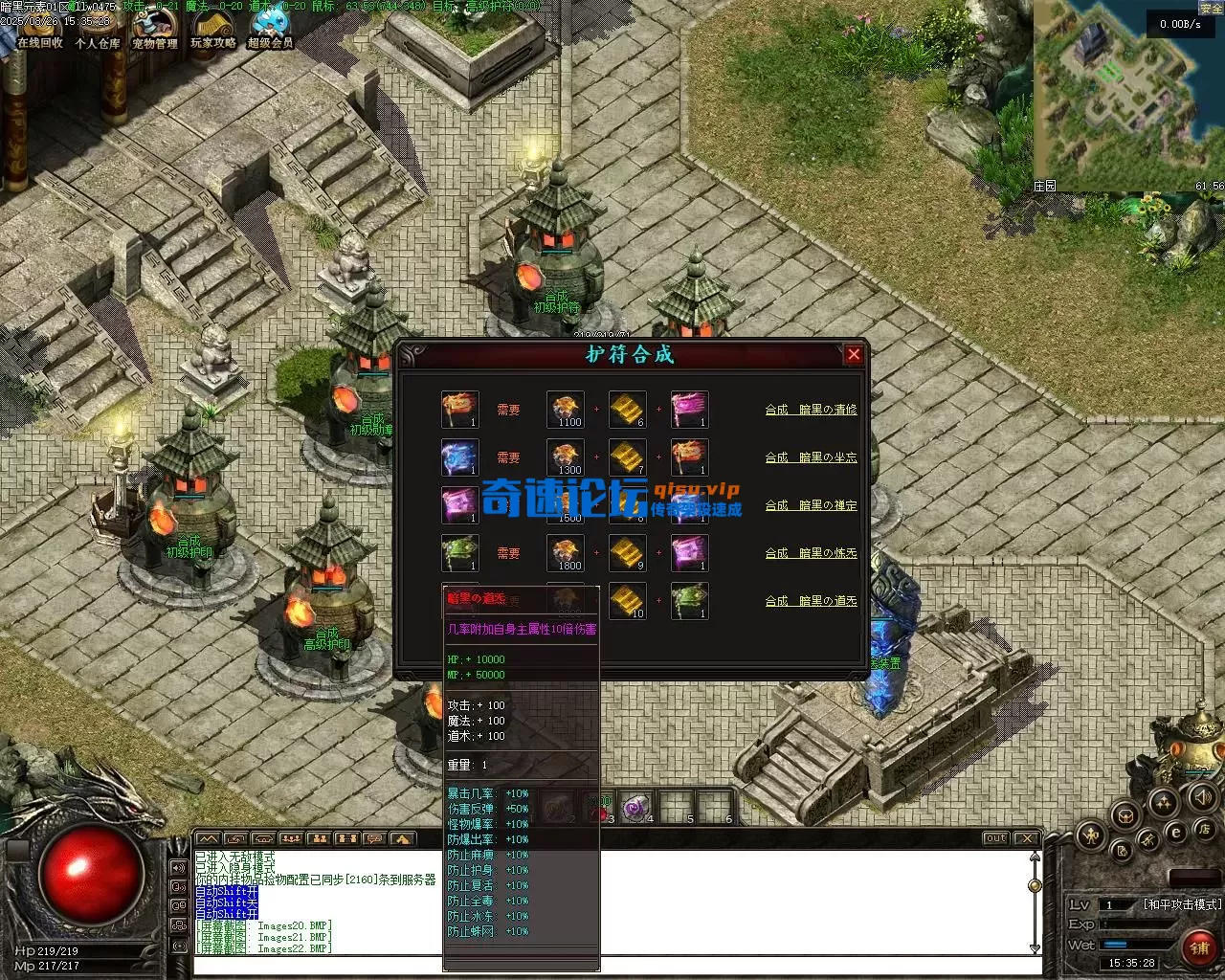Screen dimensions: 1225x980
Task: Craft 暗黑の道炁 via its synthesis link
Action: pos(811,601)
